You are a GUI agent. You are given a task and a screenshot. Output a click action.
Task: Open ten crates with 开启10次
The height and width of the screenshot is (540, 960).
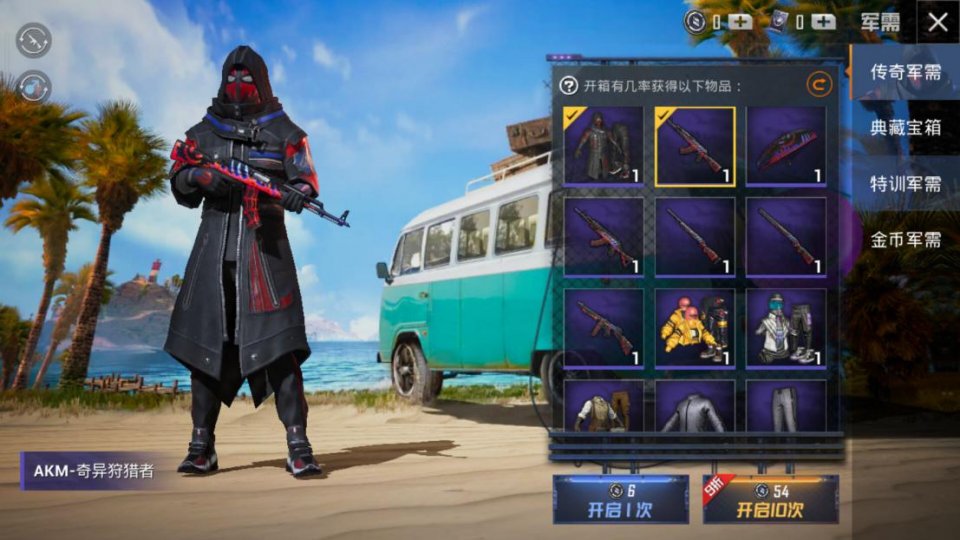(770, 499)
